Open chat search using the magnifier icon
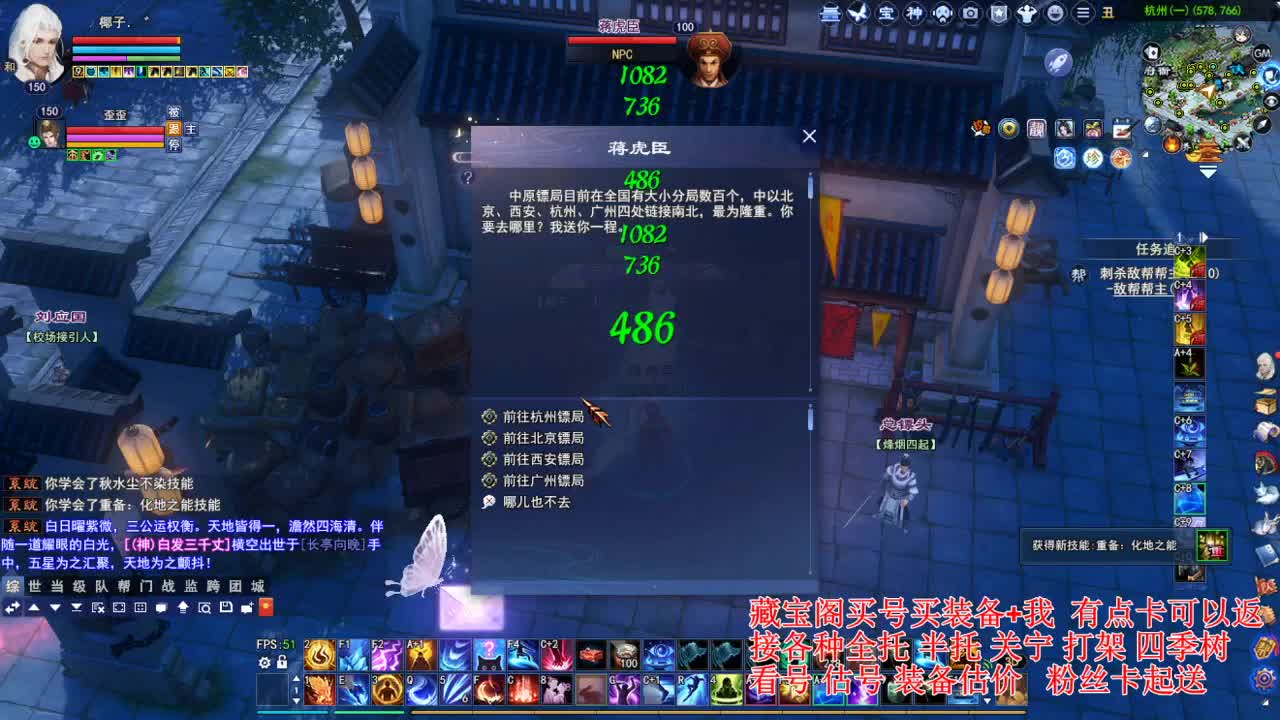 coord(205,607)
